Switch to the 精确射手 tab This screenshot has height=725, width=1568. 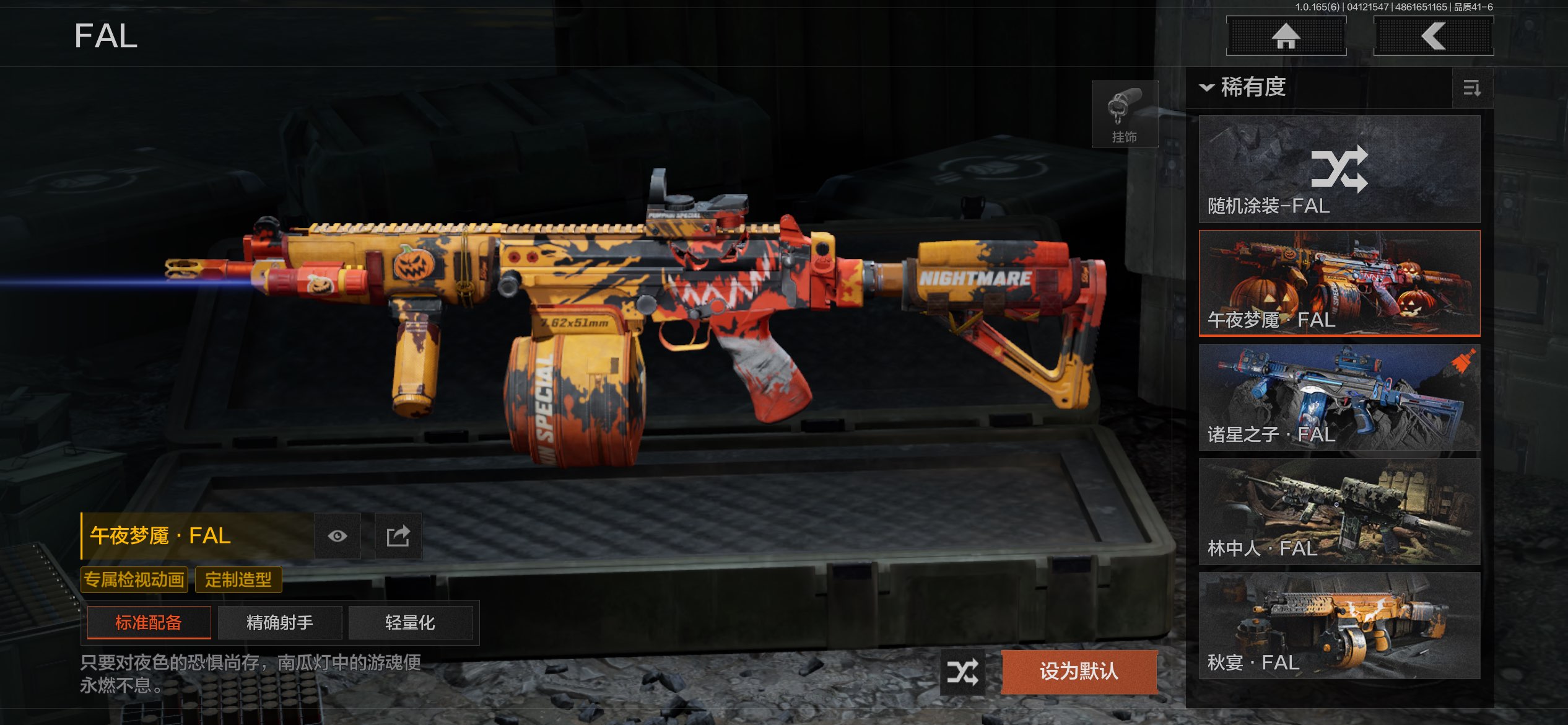[x=280, y=622]
